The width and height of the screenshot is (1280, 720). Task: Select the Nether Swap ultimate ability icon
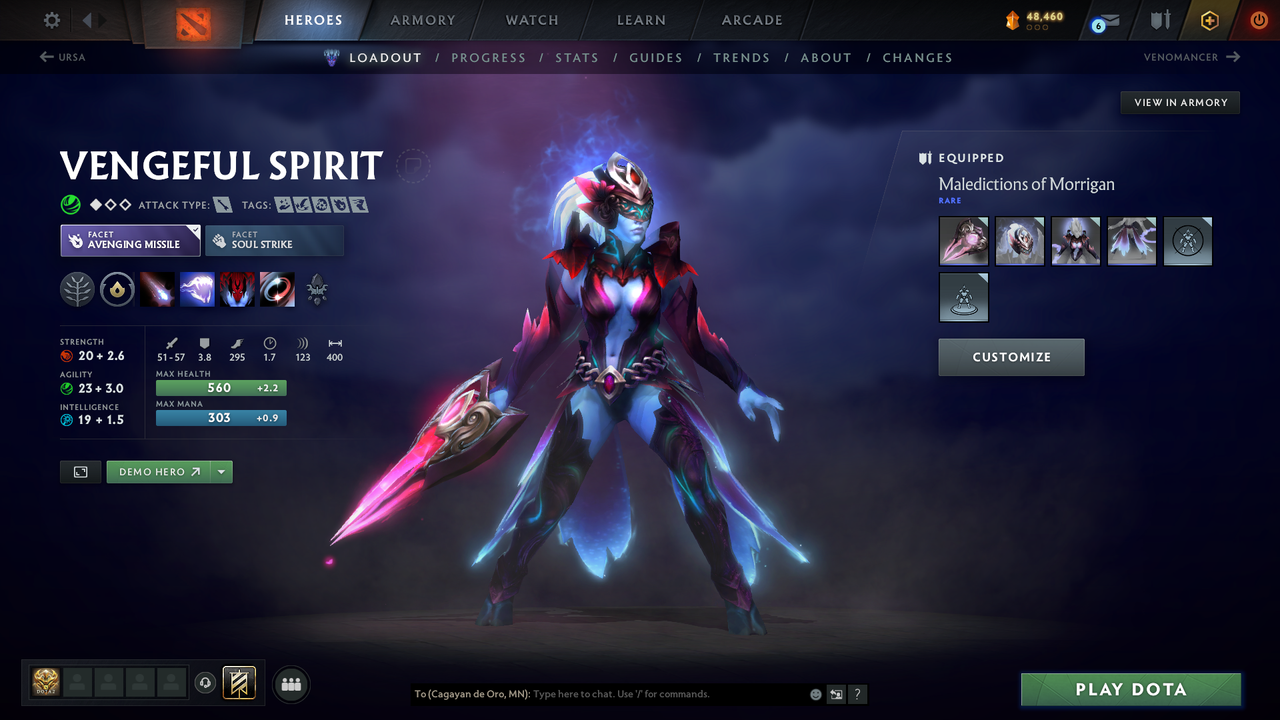(x=277, y=289)
